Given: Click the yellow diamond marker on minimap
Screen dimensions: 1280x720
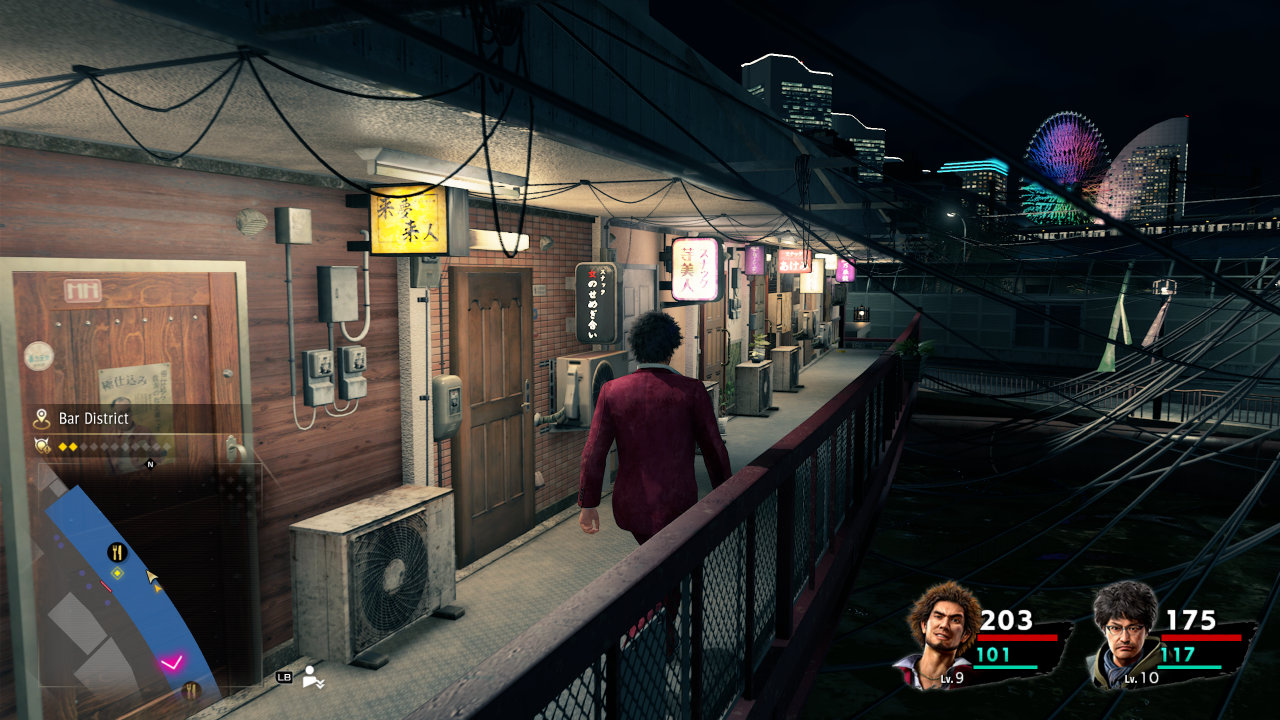Looking at the screenshot, I should [x=117, y=573].
